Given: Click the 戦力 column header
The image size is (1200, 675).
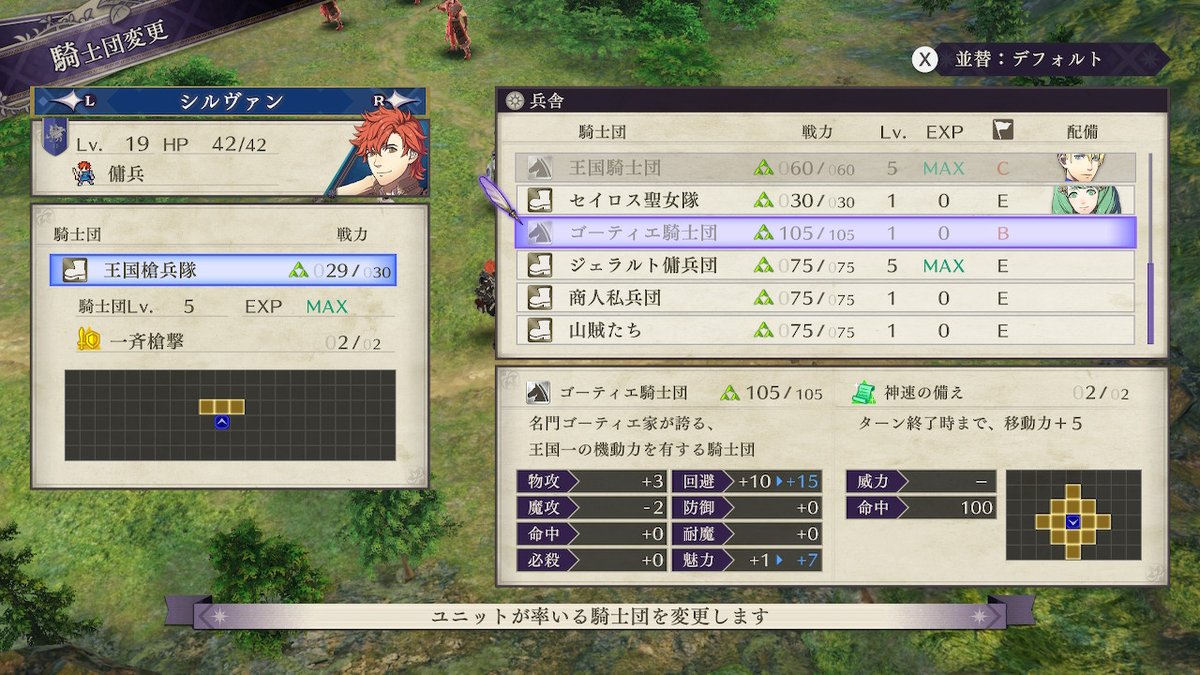Looking at the screenshot, I should tap(817, 131).
